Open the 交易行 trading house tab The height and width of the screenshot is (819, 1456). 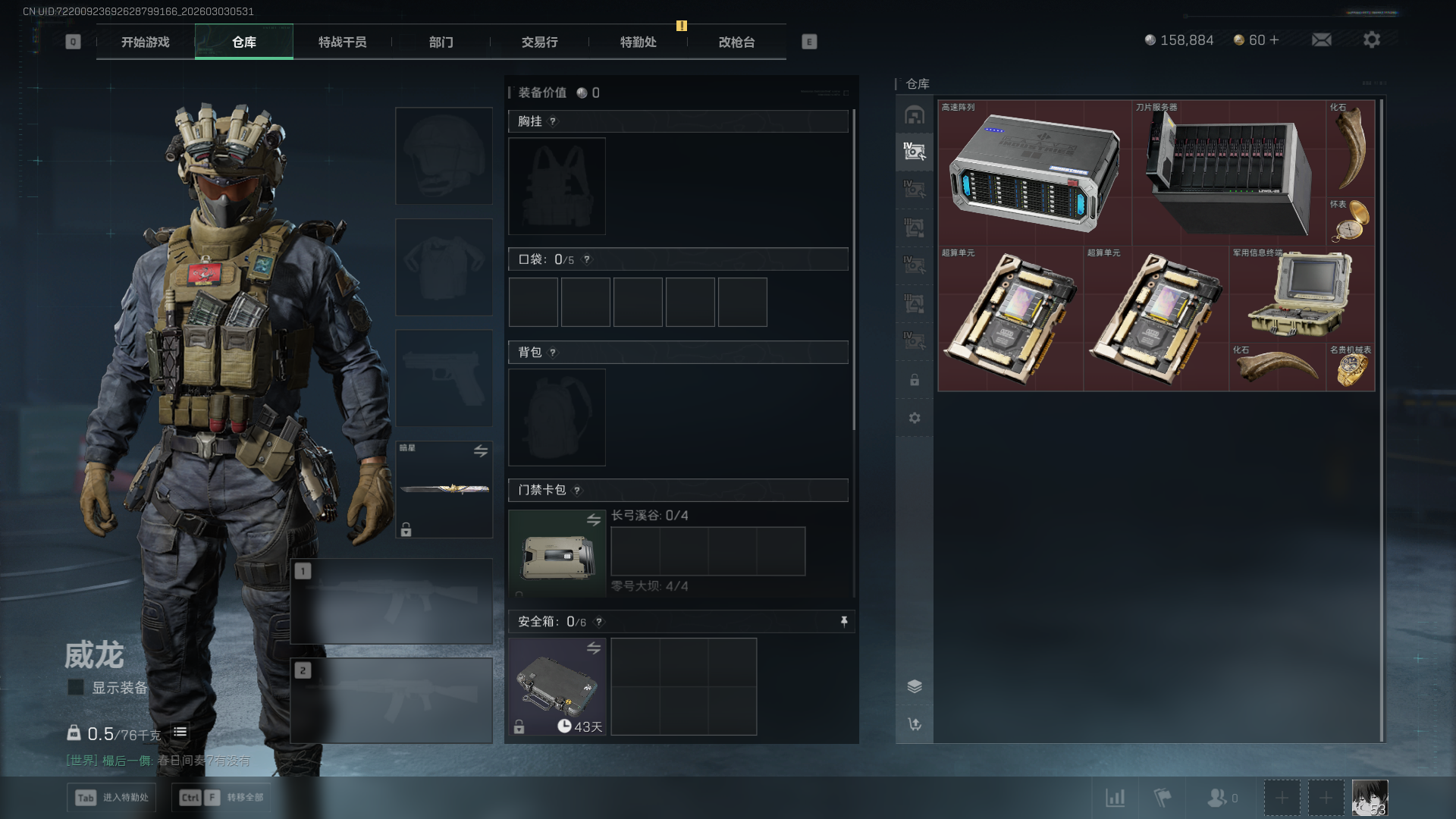pyautogui.click(x=539, y=42)
